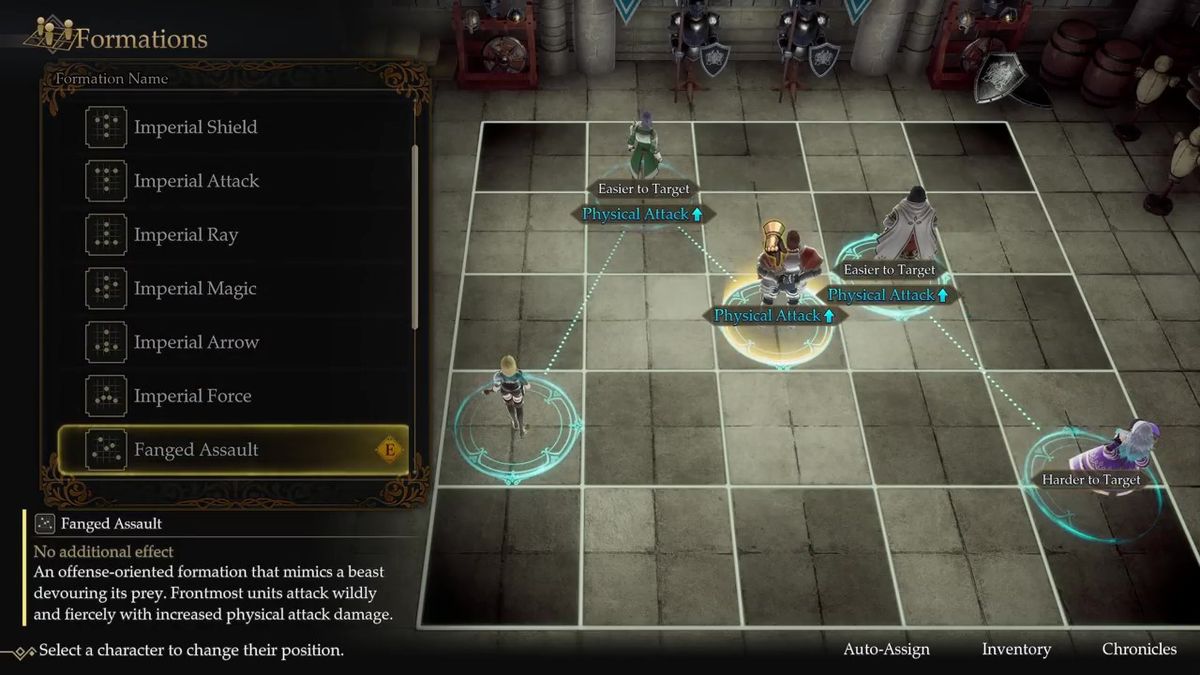Select the gold-helmeted unit on the glowing tile
Viewport: 1200px width, 675px height.
pyautogui.click(x=778, y=265)
